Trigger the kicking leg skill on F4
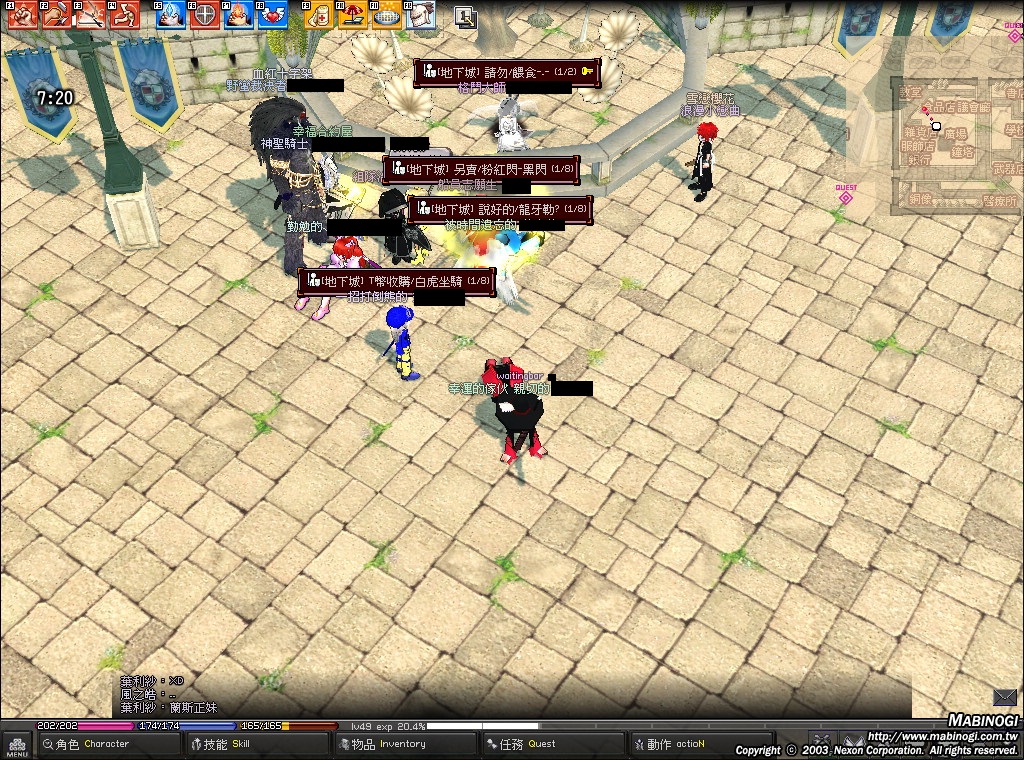The image size is (1024, 760). [x=126, y=14]
